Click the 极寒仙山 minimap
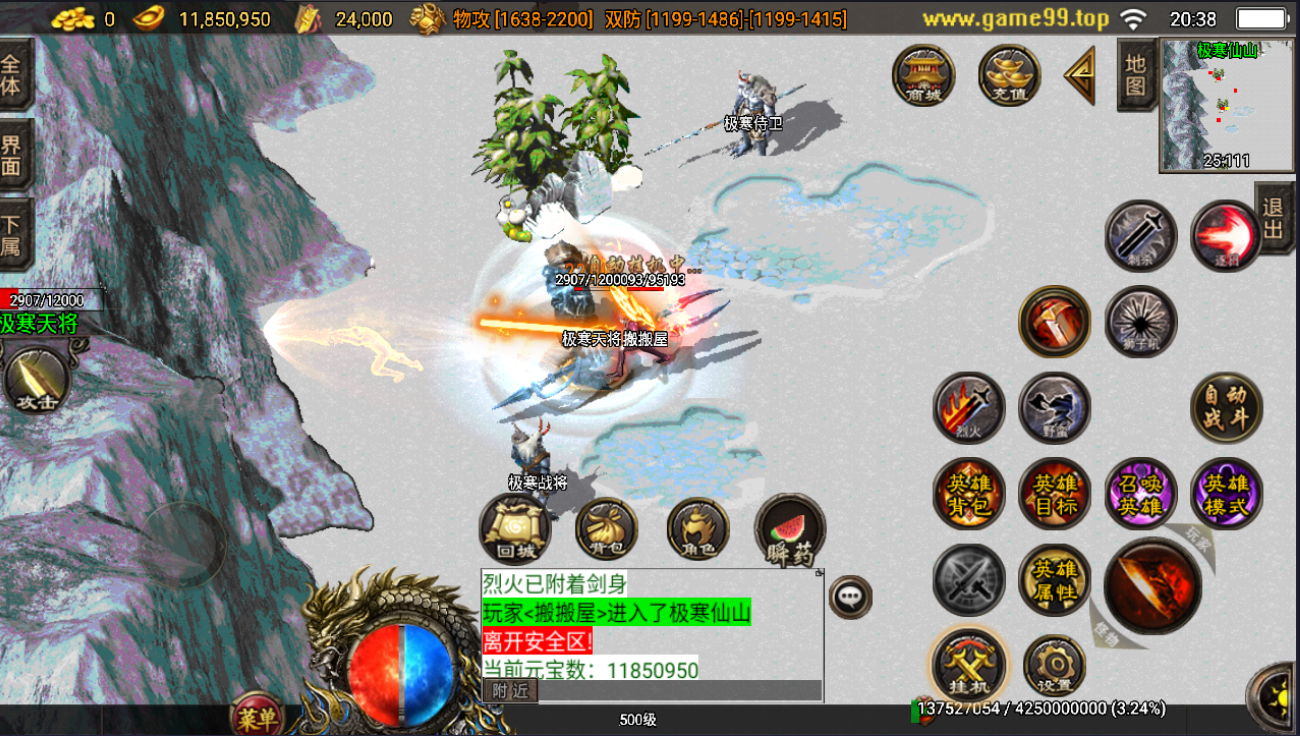Screen dimensions: 1300x736 coord(1211,105)
